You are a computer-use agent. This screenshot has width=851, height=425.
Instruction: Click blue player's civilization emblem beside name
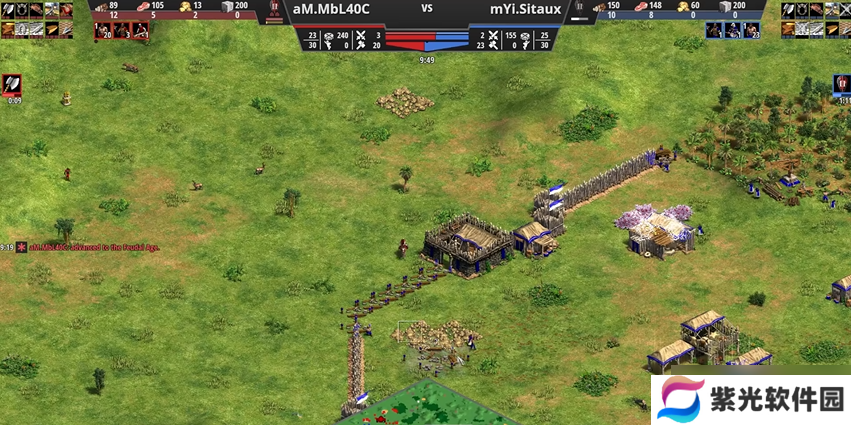pyautogui.click(x=580, y=12)
